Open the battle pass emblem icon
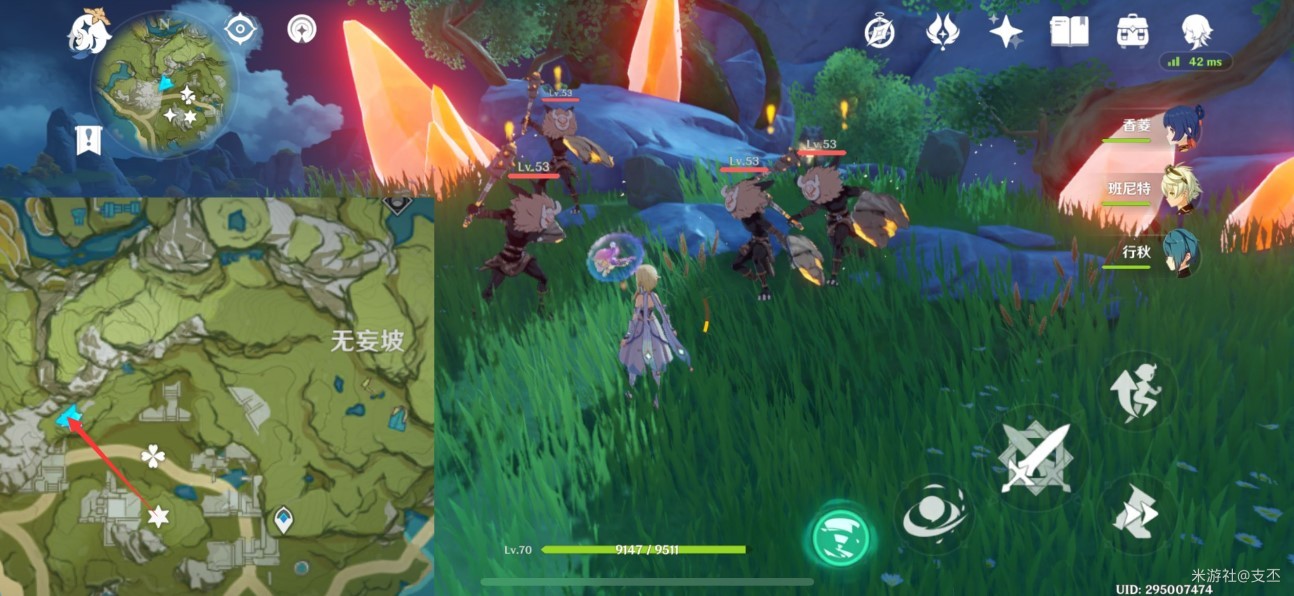Screen dimensions: 1294x596 click(941, 32)
